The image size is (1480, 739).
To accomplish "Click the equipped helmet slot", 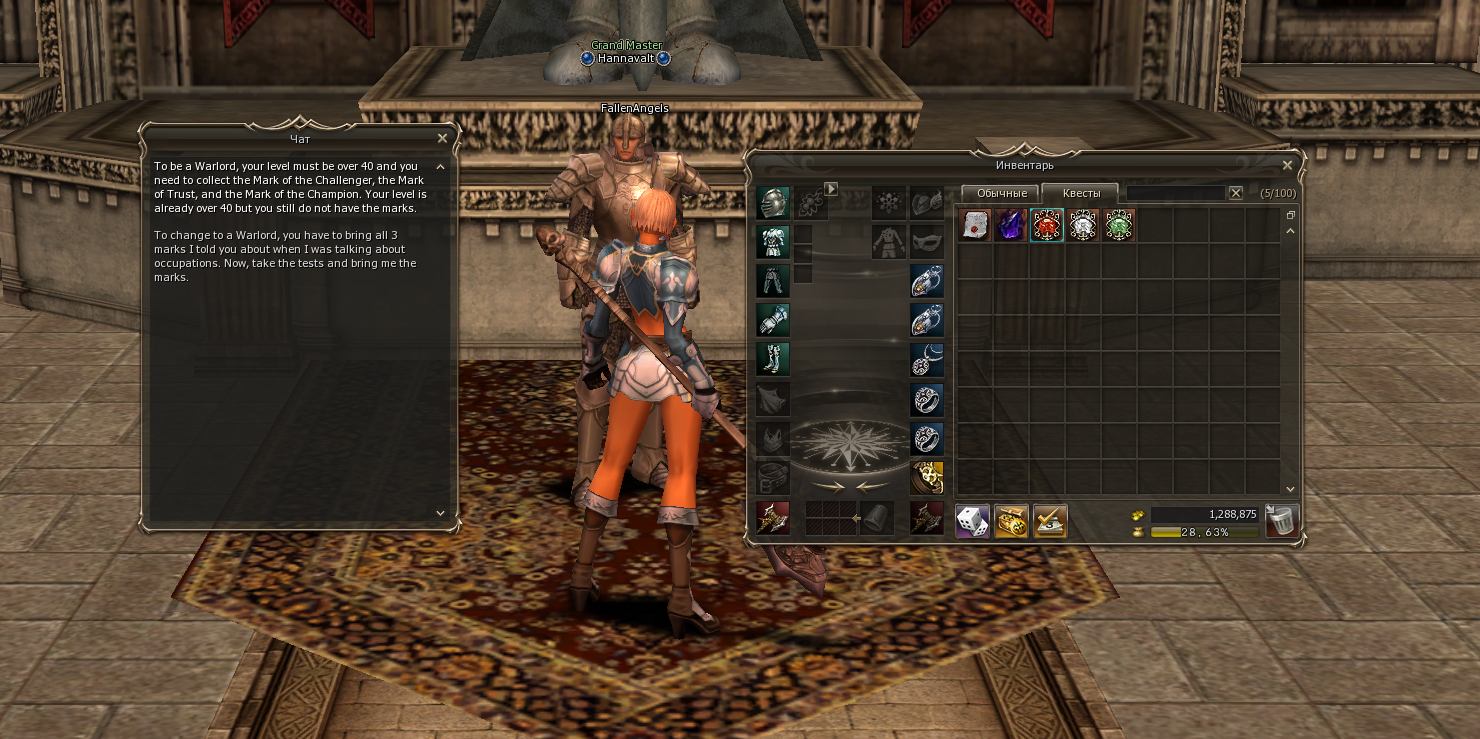I will [x=773, y=203].
